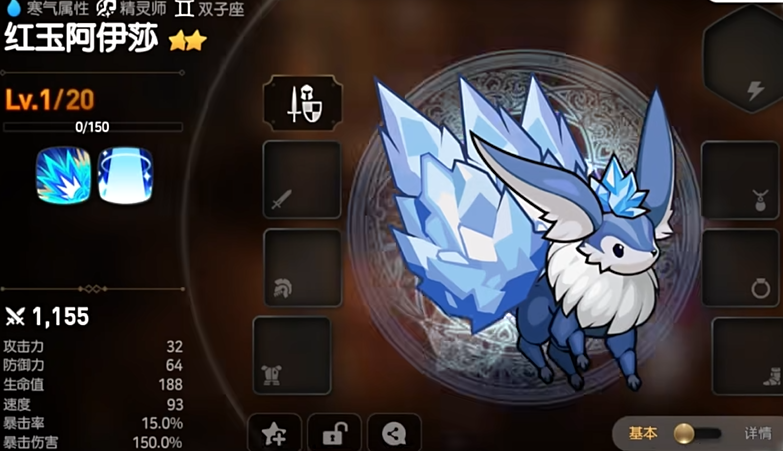The image size is (783, 451).
Task: View the ice-pillar skill icon
Action: tap(125, 176)
